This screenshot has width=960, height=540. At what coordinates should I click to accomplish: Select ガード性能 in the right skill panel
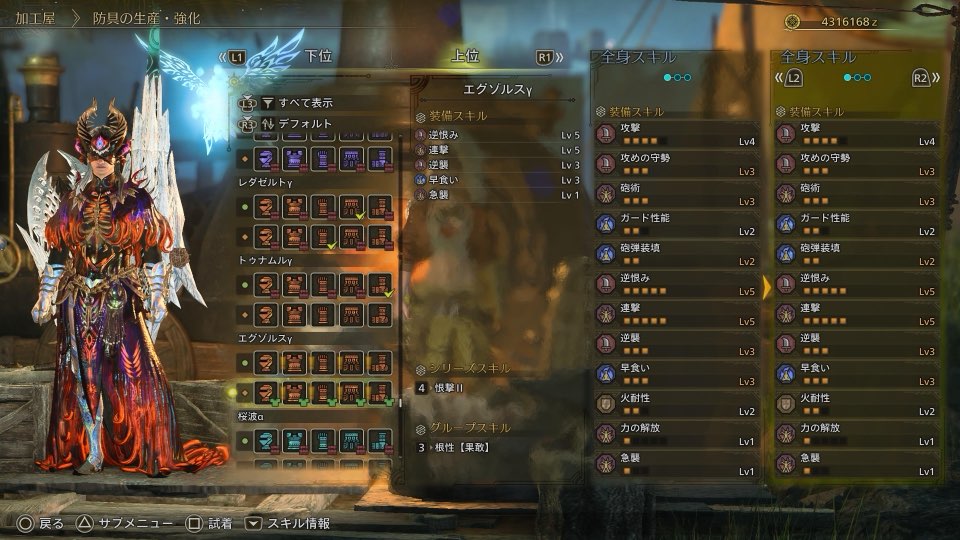tap(857, 224)
